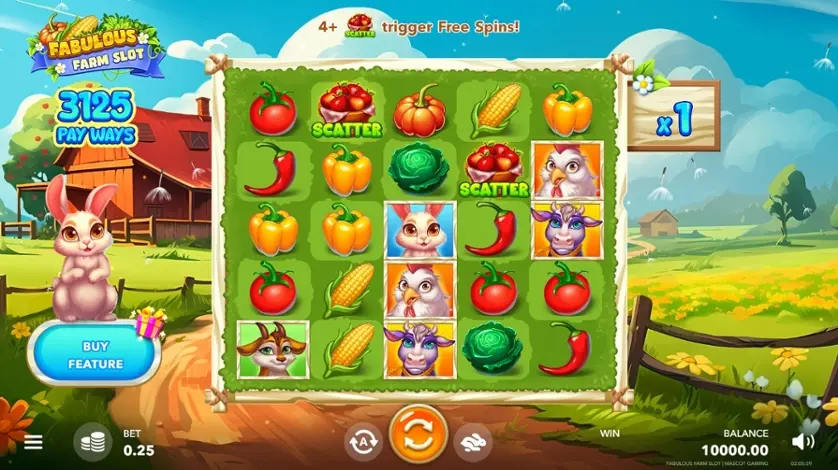Enable autoplay spins
Screen dimensions: 838x470
(363, 441)
